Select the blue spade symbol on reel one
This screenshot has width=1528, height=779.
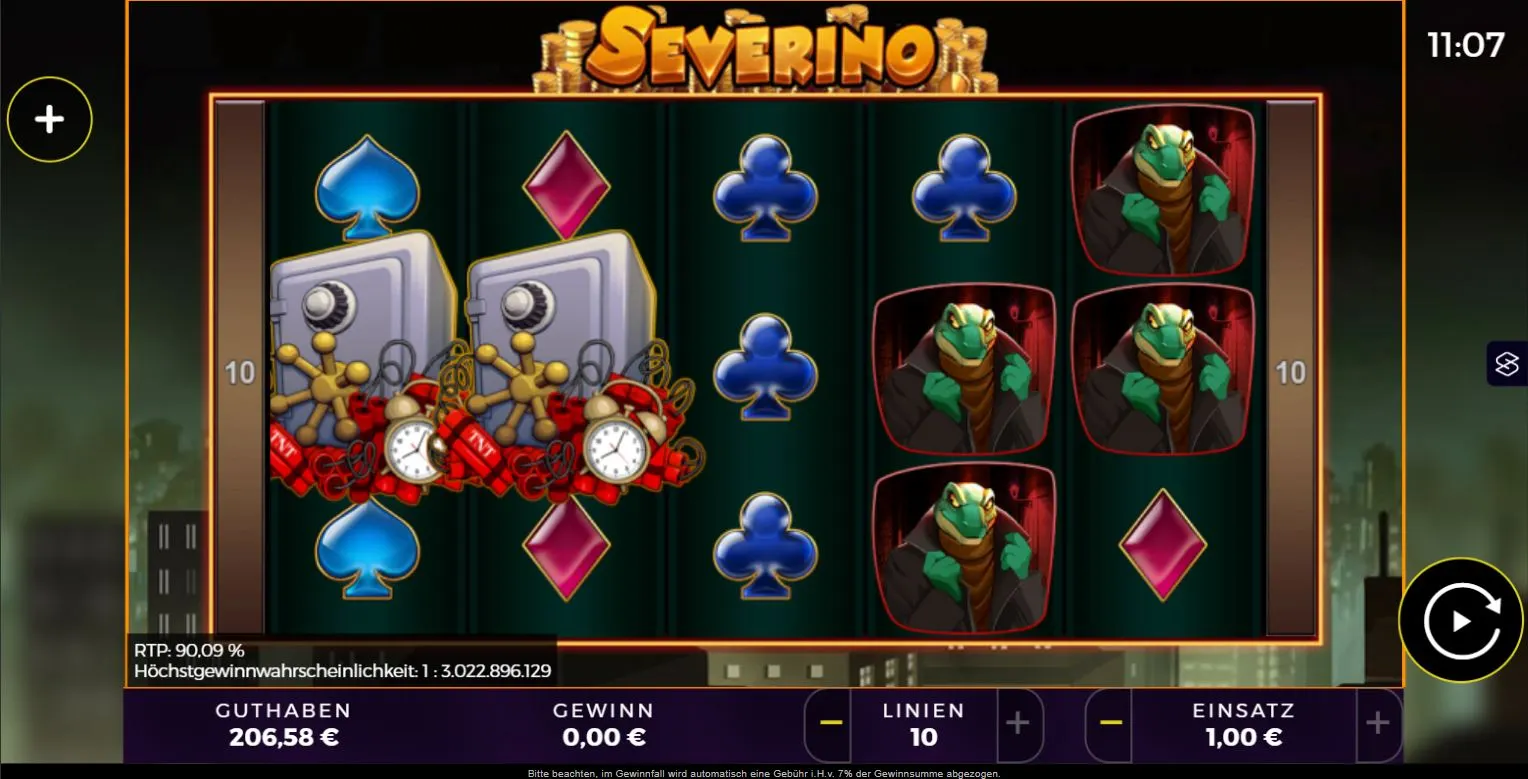365,185
